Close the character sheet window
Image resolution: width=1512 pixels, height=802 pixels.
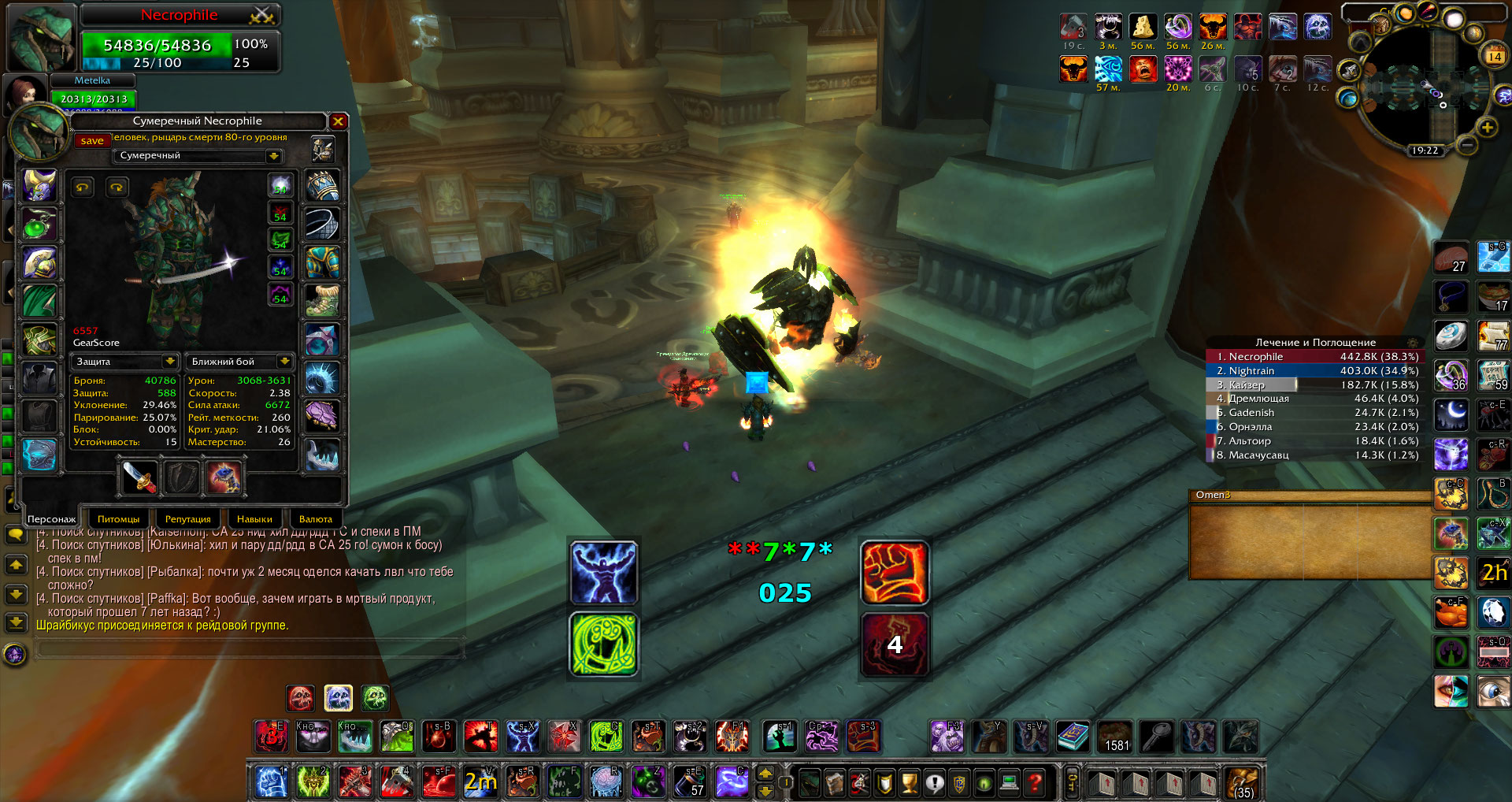338,121
